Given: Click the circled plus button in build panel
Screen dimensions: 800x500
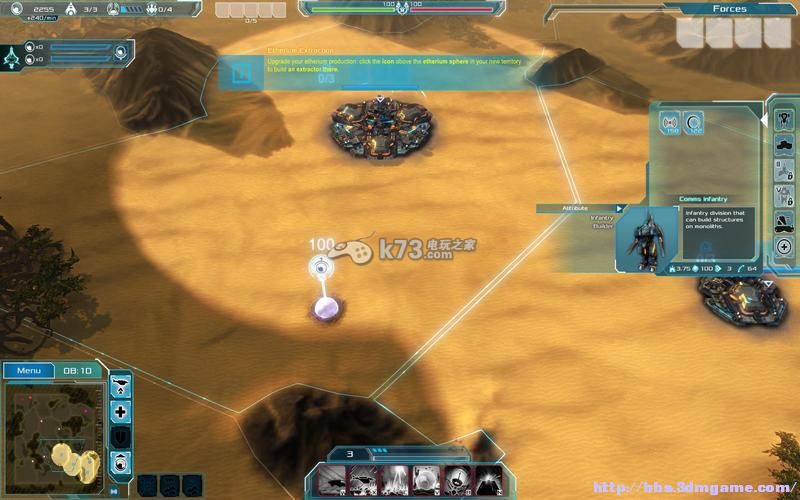Looking at the screenshot, I should tap(785, 247).
